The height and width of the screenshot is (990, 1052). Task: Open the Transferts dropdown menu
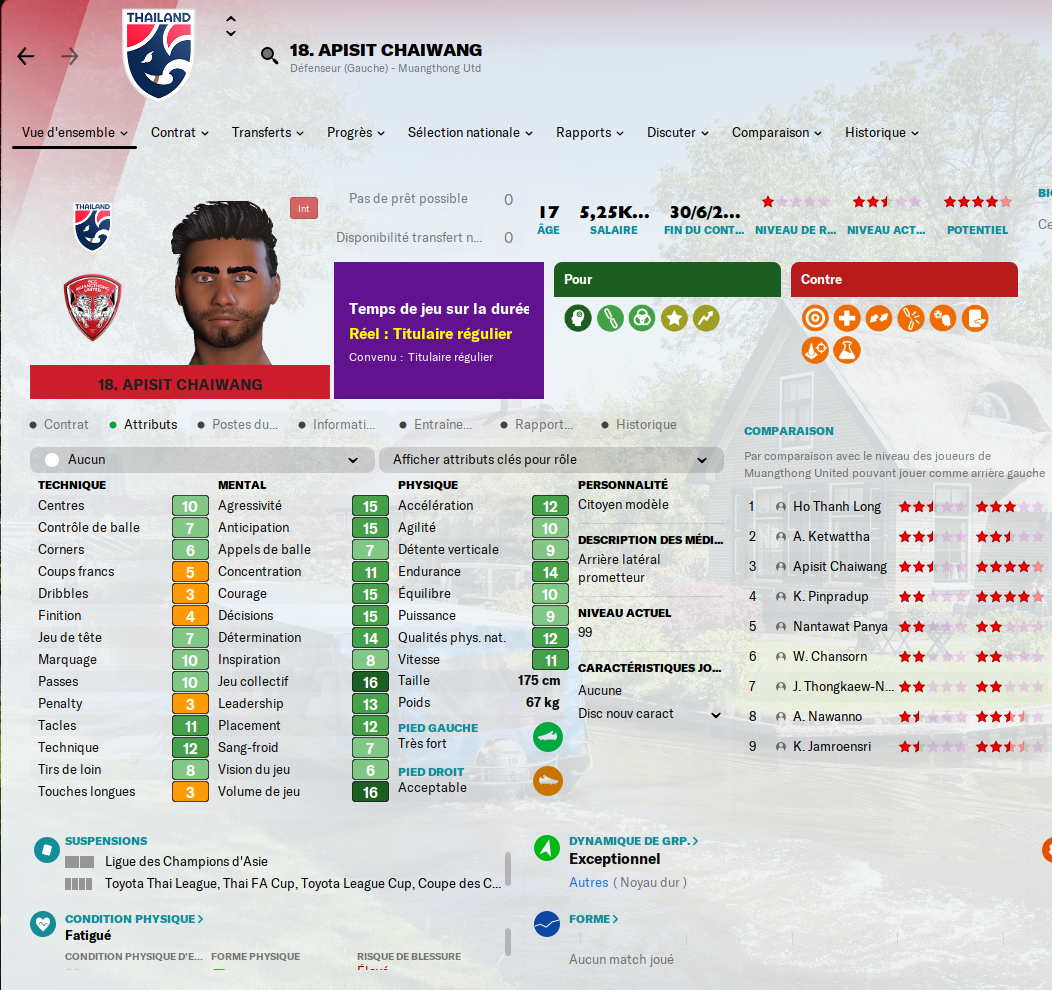268,132
